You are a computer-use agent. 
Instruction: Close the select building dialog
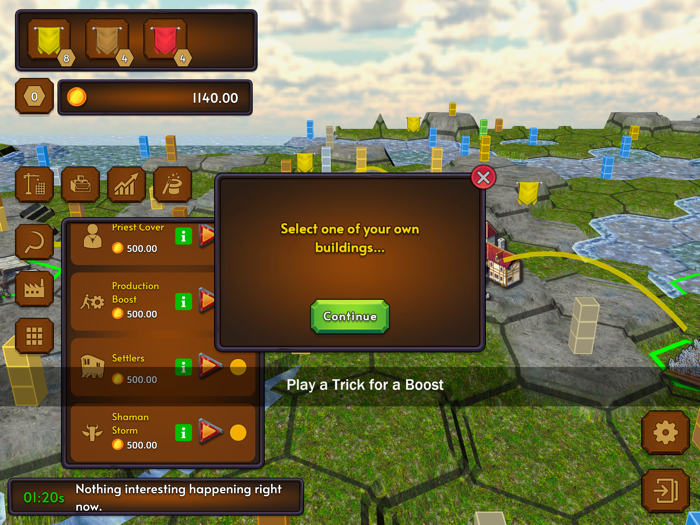[483, 178]
